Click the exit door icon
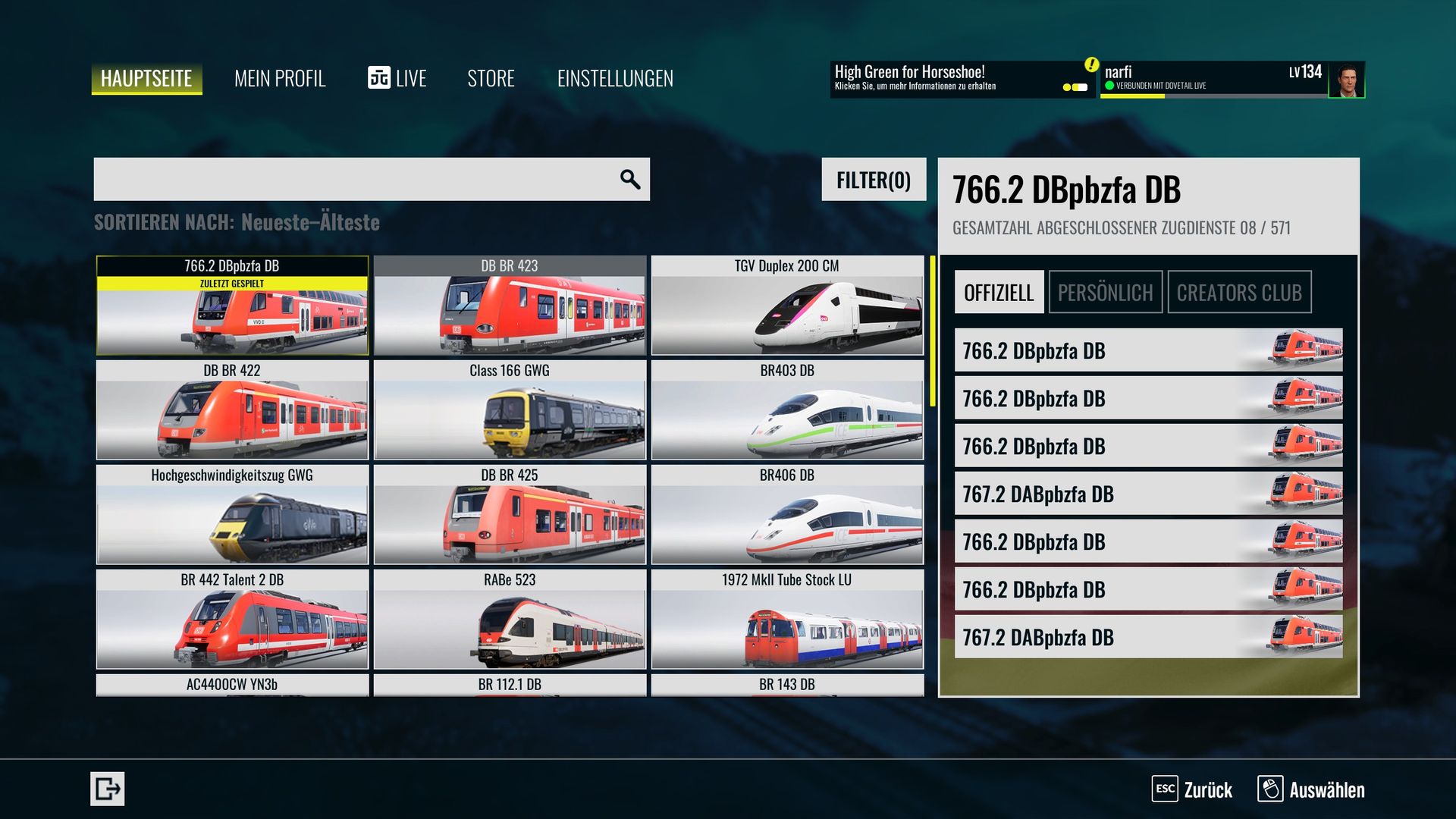 [x=107, y=789]
